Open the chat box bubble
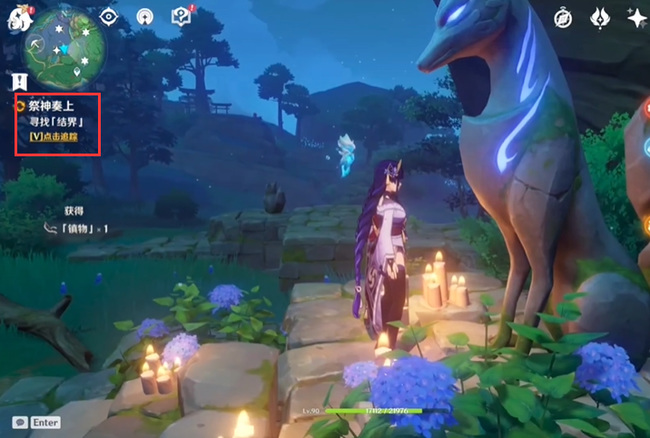 coord(19,423)
